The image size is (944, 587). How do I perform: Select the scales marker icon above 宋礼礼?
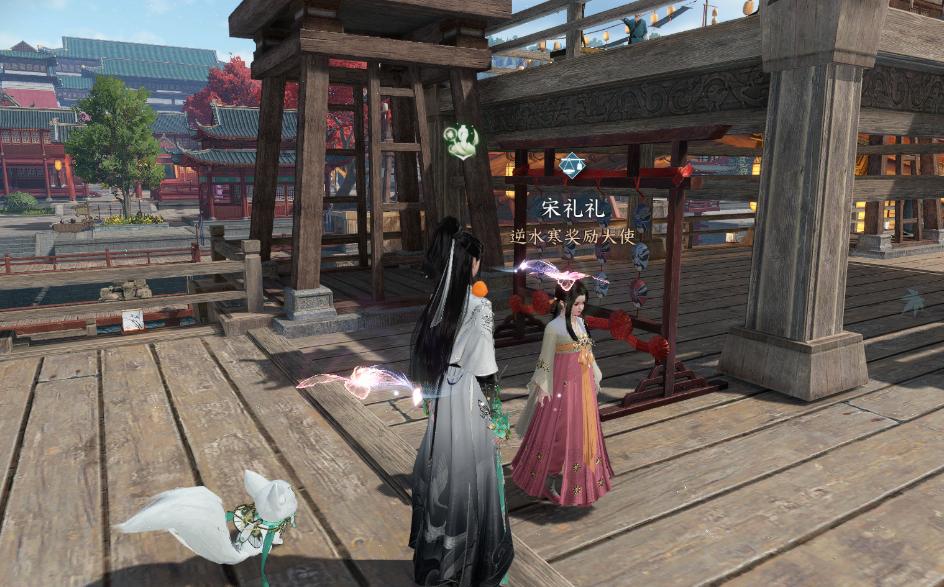(572, 165)
